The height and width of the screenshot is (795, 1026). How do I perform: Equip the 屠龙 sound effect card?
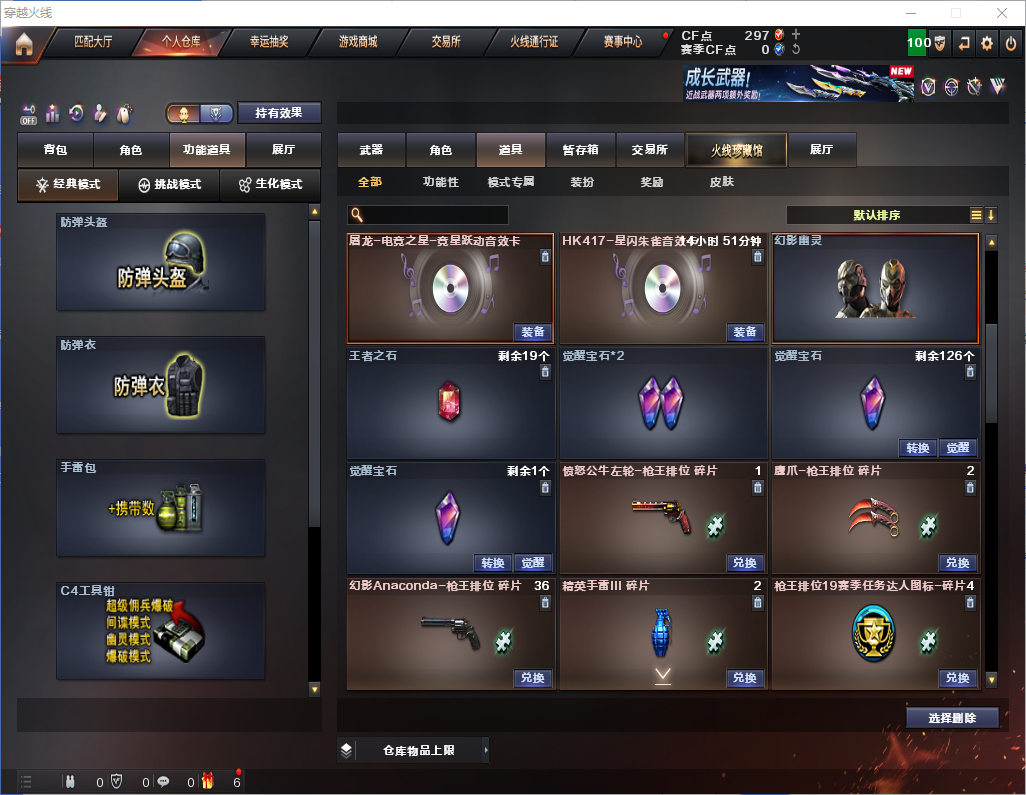click(533, 332)
